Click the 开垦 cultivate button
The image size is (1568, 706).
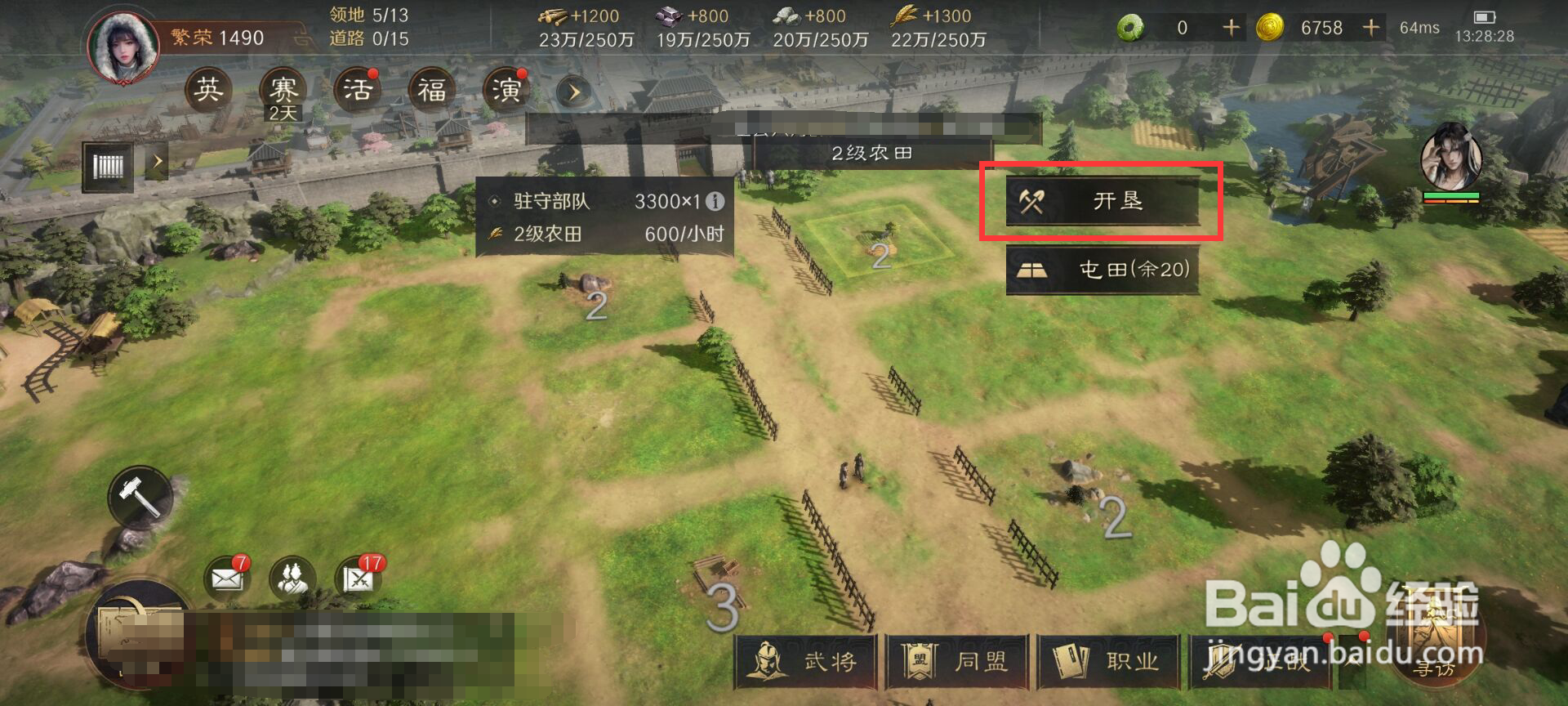click(1104, 200)
